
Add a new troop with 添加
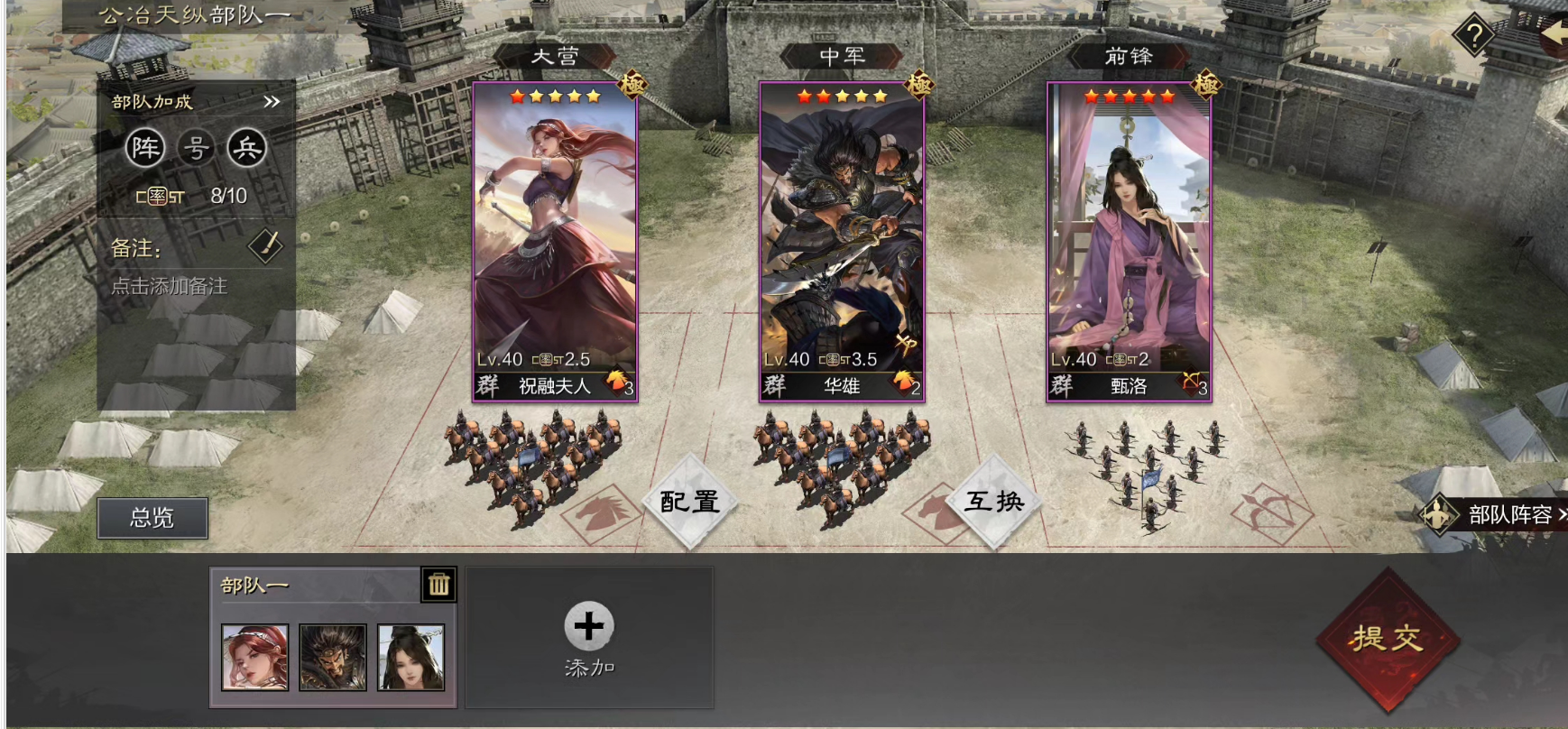[x=589, y=637]
